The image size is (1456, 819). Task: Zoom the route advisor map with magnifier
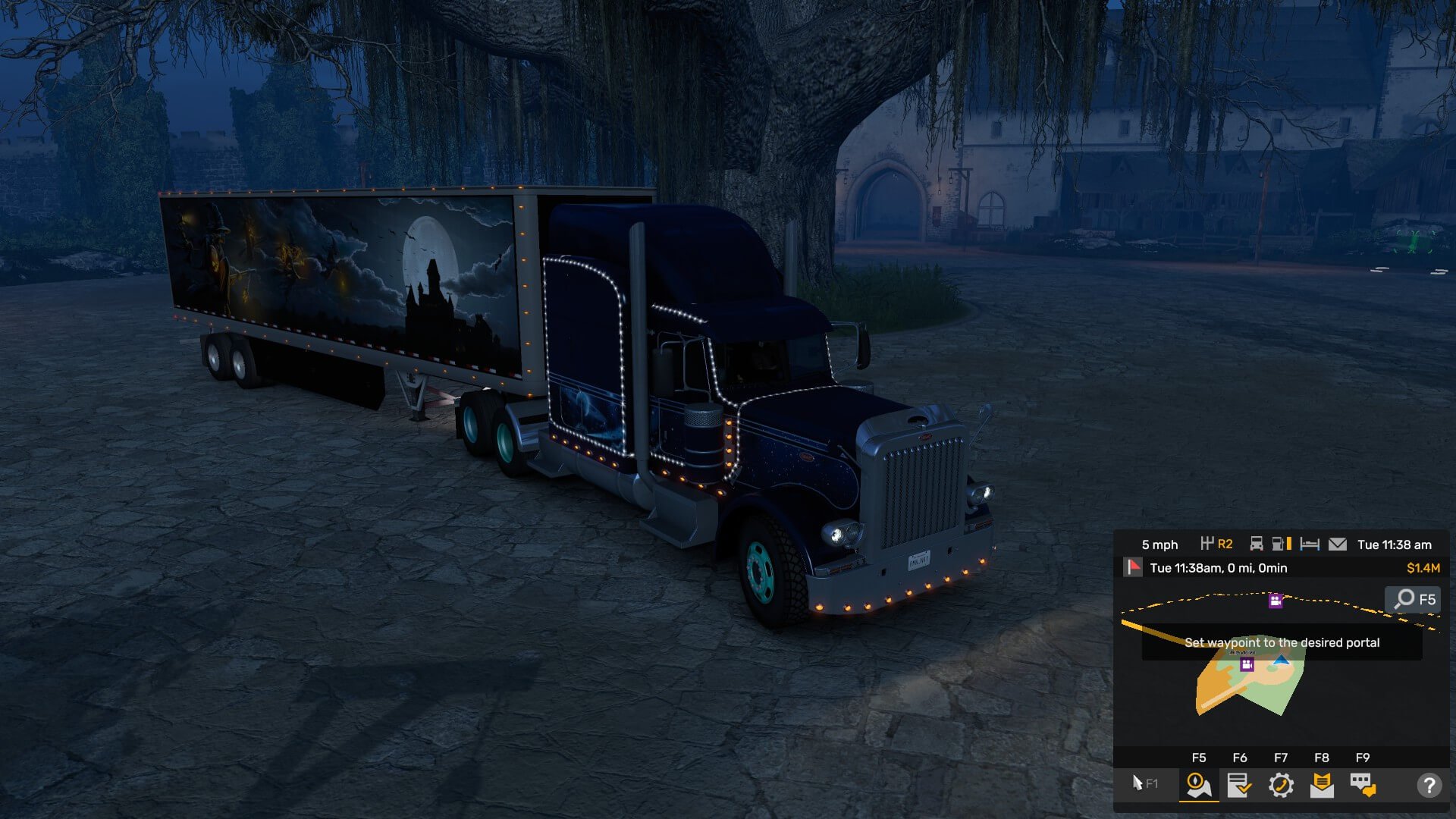tap(1414, 599)
